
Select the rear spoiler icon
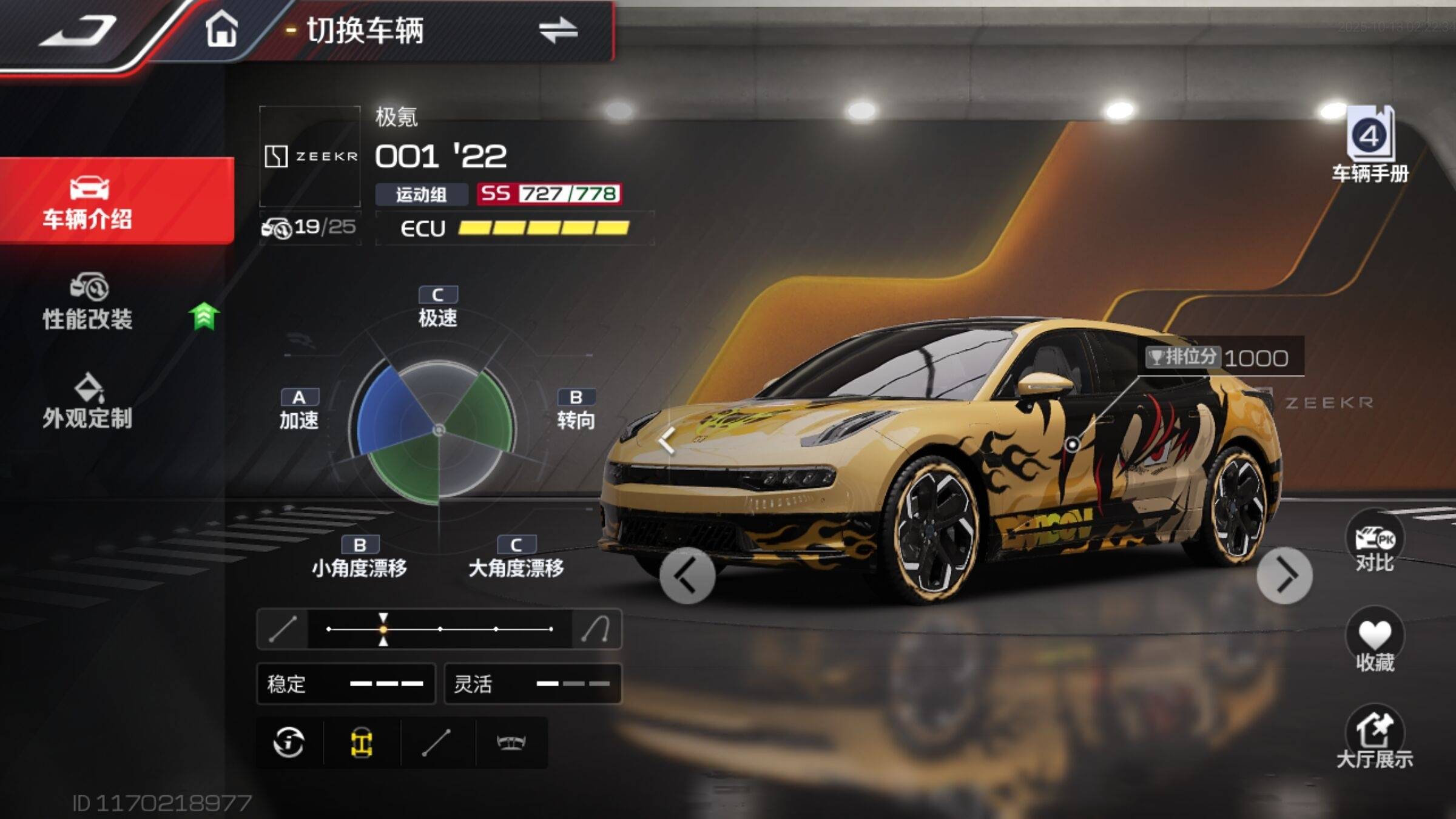pos(511,743)
